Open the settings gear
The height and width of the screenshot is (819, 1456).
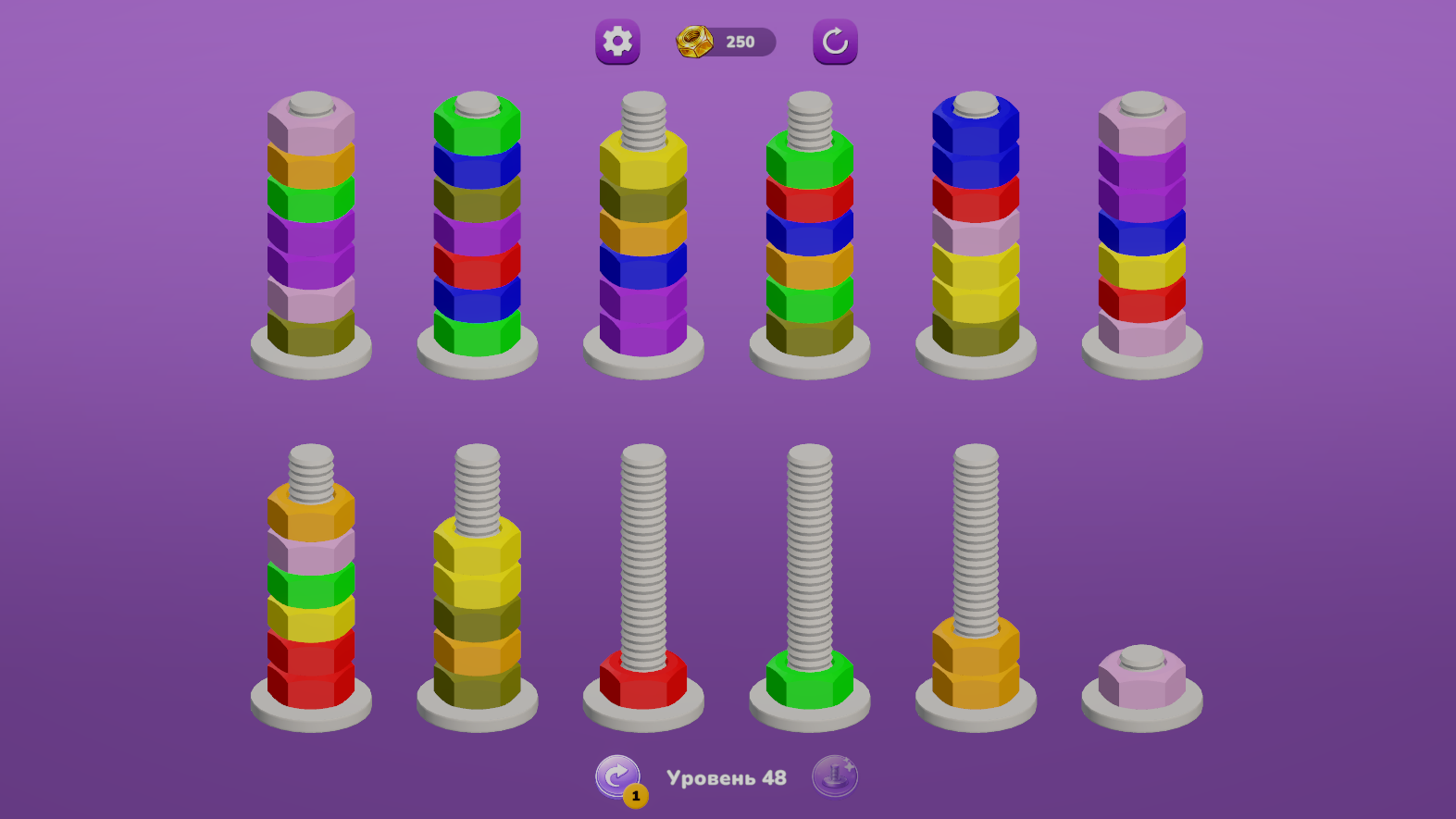(x=617, y=43)
